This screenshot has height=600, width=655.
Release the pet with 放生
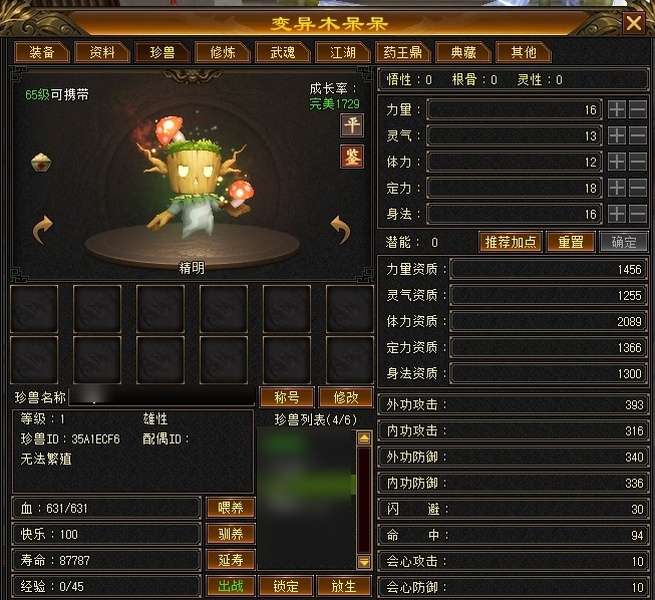(344, 586)
